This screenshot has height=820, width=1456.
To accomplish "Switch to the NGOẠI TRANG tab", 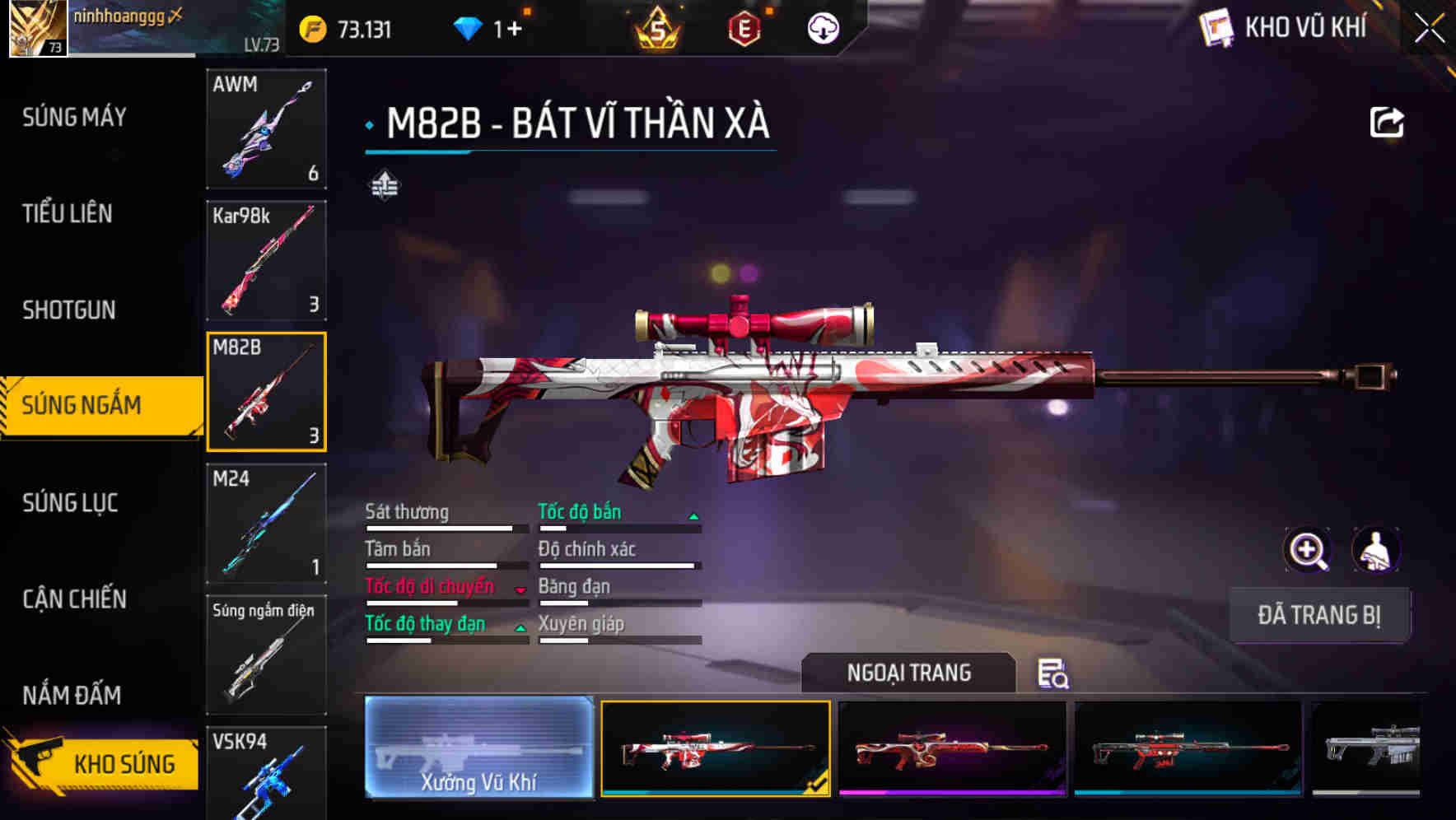I will [909, 673].
